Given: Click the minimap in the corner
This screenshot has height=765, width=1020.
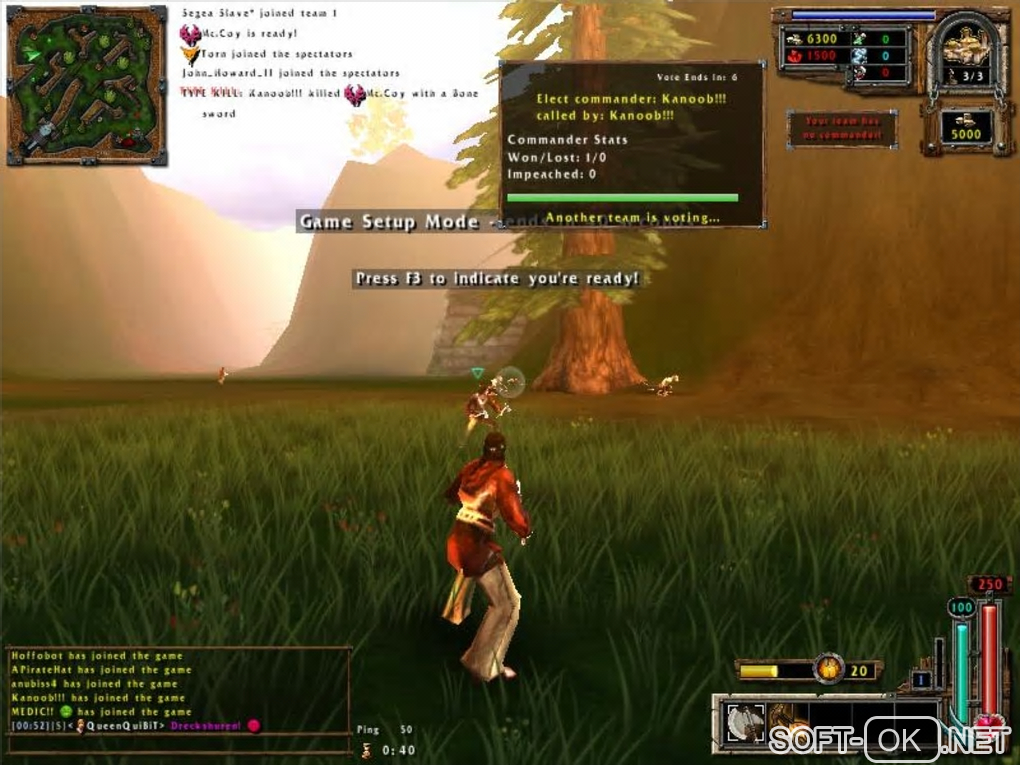Looking at the screenshot, I should click(85, 84).
